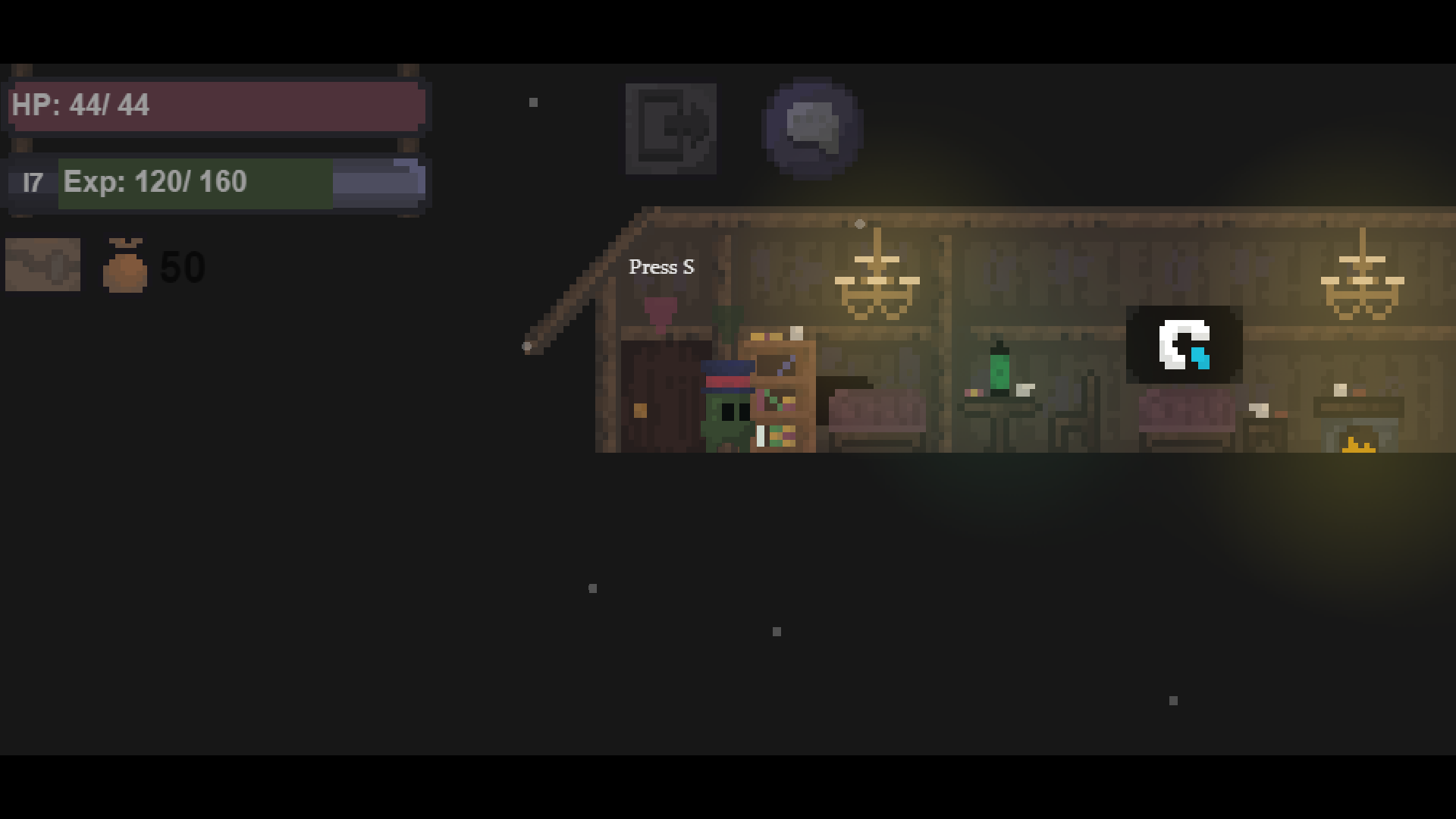Click the HP: 44/44 health bar

click(216, 106)
